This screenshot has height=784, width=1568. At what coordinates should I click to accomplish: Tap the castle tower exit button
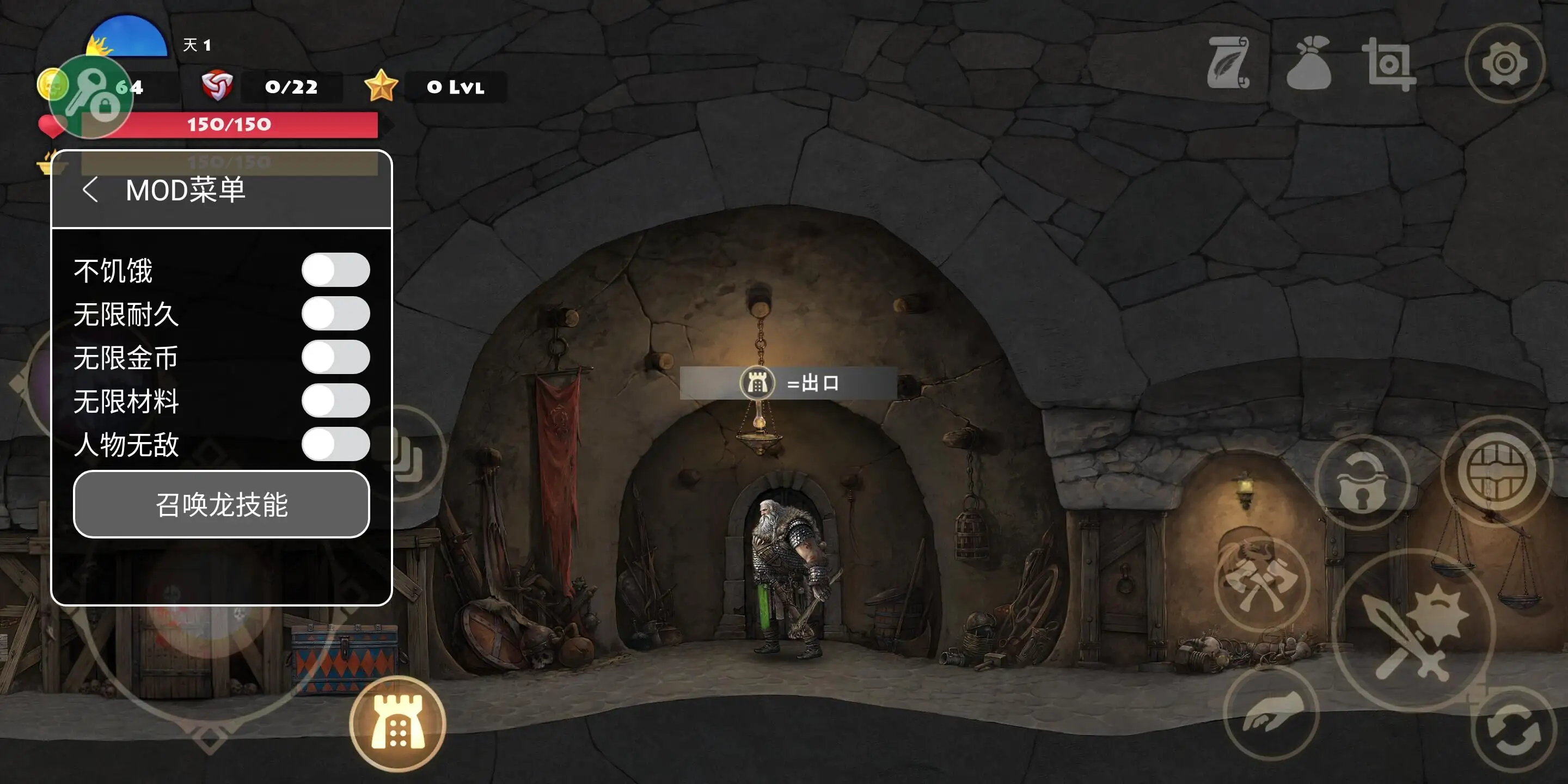pyautogui.click(x=398, y=724)
